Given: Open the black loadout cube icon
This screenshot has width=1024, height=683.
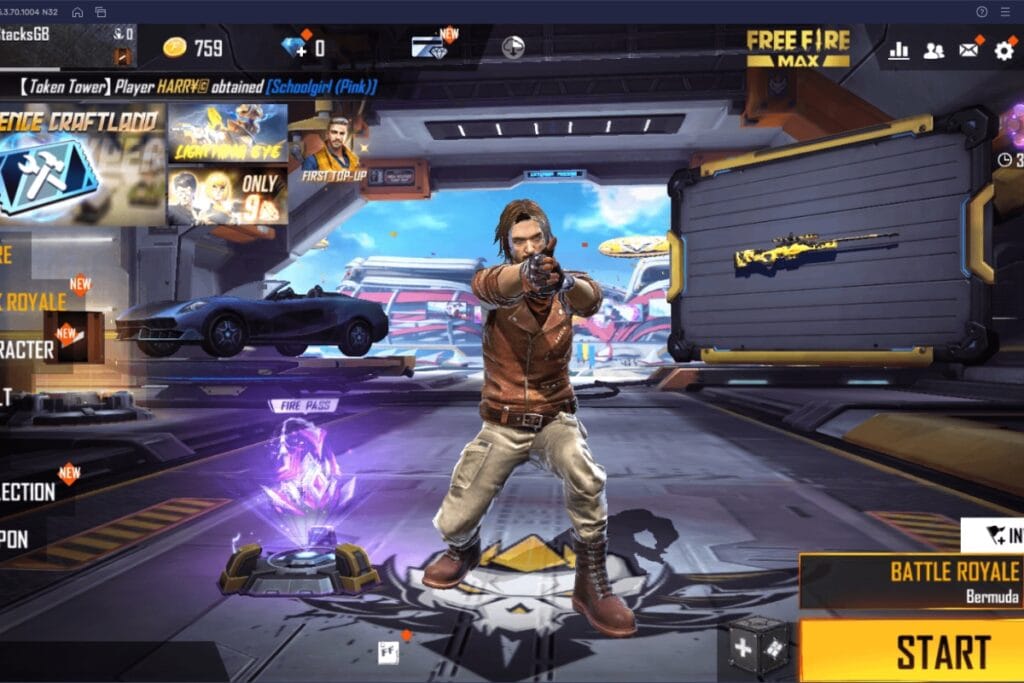Looking at the screenshot, I should pos(757,645).
